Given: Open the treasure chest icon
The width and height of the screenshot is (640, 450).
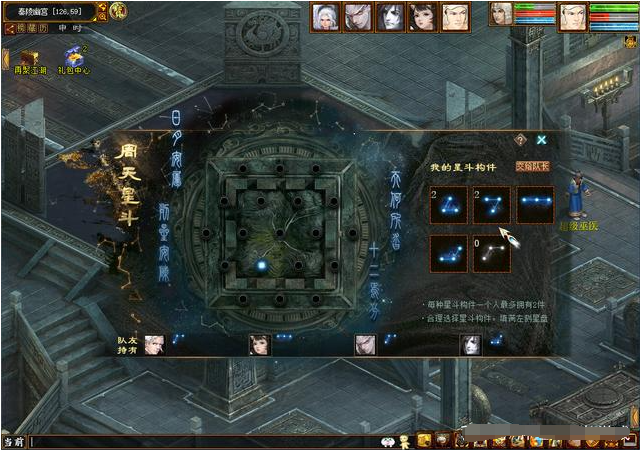Looking at the screenshot, I should tap(26, 57).
